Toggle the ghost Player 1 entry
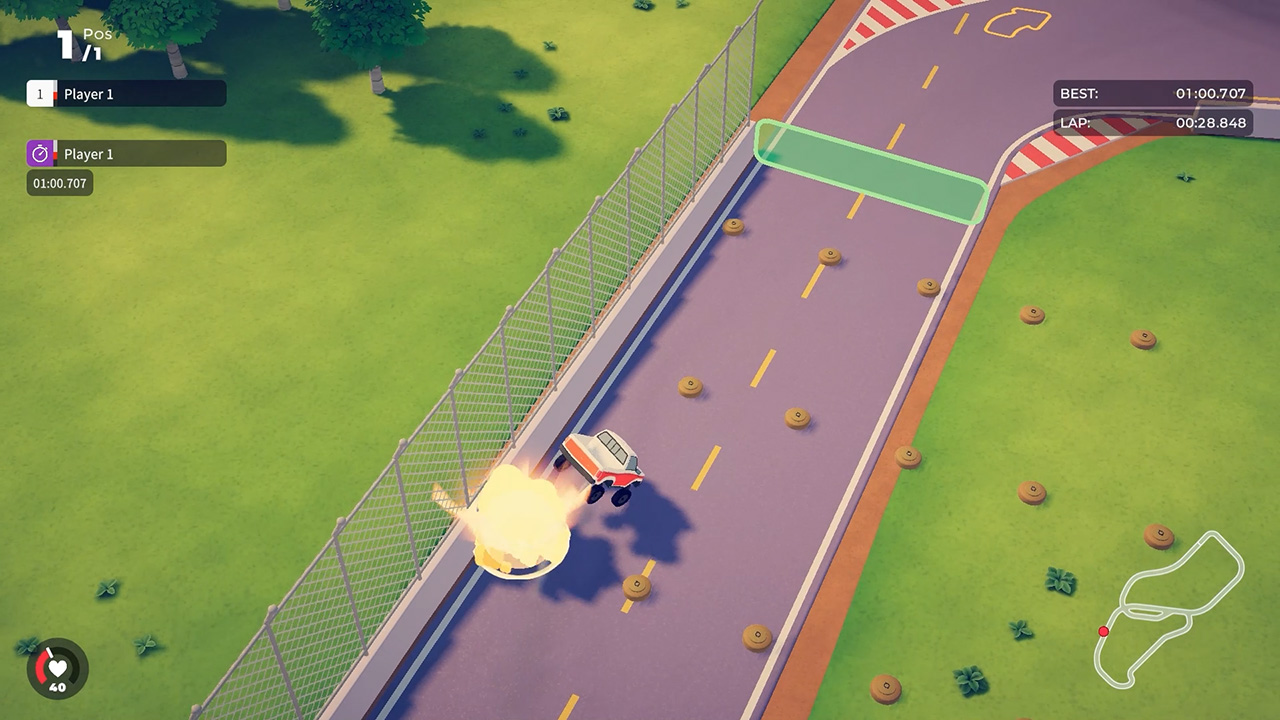This screenshot has width=1280, height=720. pyautogui.click(x=125, y=153)
